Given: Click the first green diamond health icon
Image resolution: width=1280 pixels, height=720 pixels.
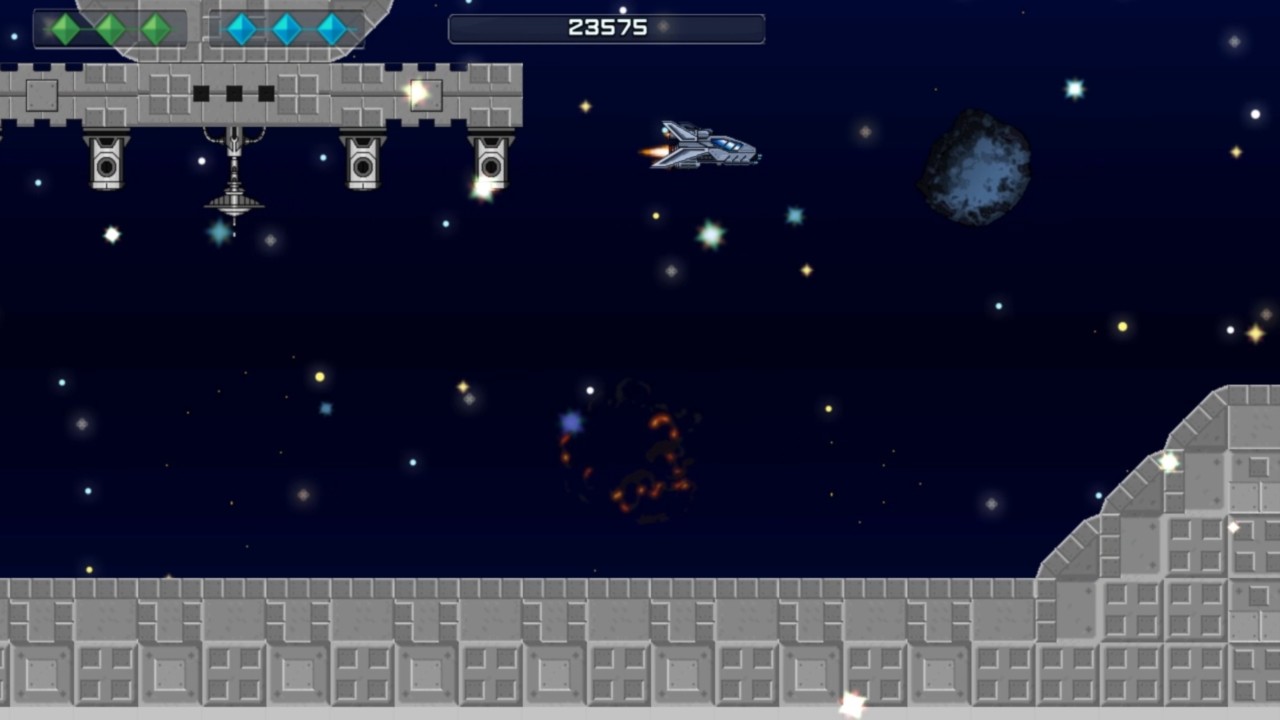Looking at the screenshot, I should pyautogui.click(x=64, y=29).
